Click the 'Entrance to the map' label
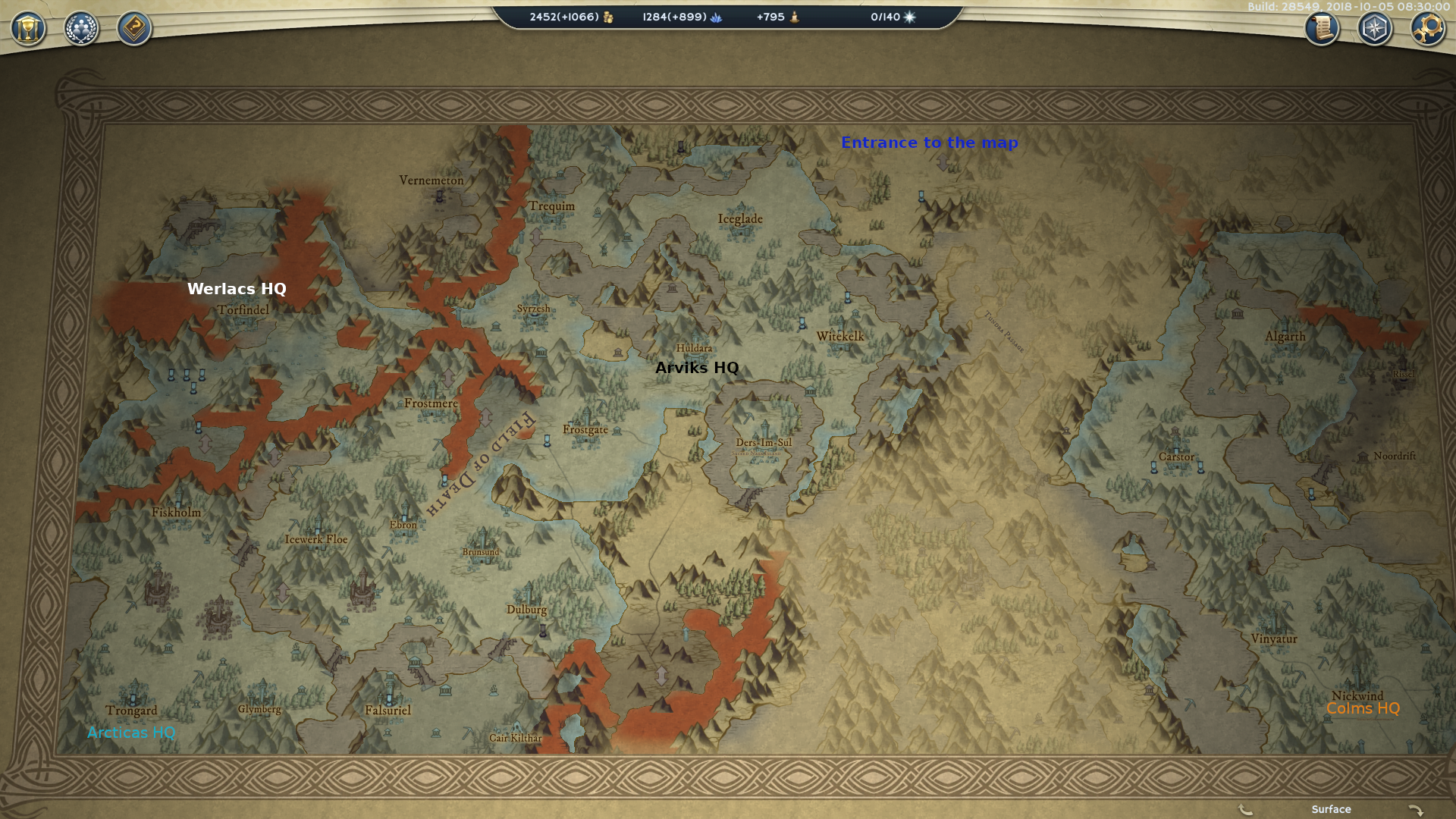1456x819 pixels. [930, 143]
